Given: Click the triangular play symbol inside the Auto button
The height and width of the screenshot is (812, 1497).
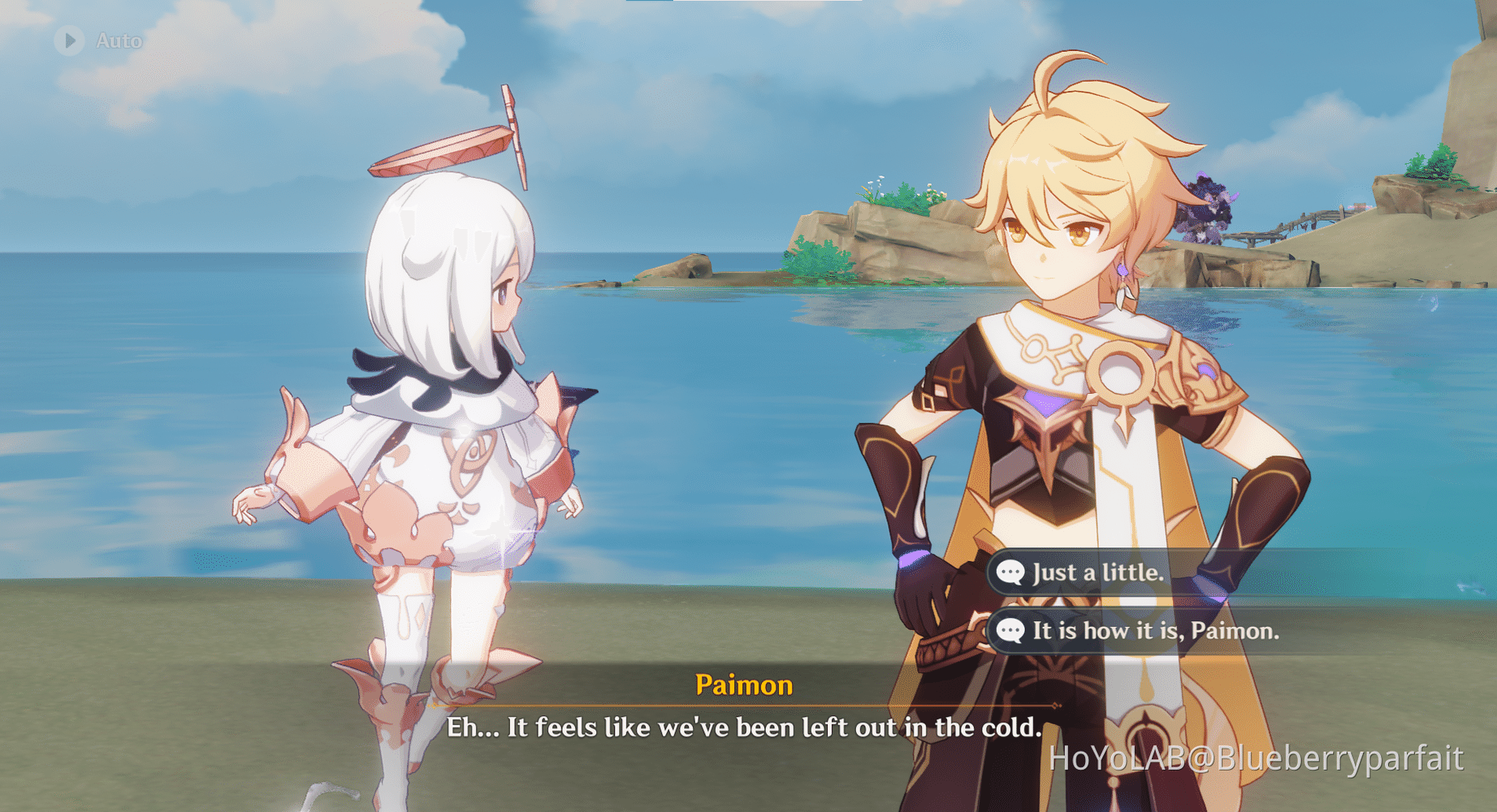Looking at the screenshot, I should pos(70,40).
